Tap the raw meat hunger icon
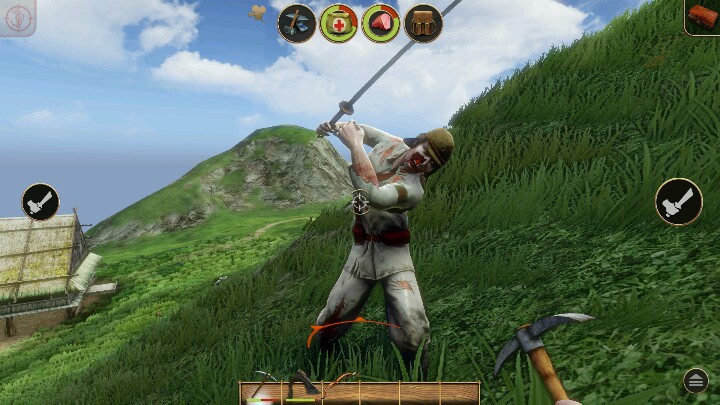This screenshot has width=720, height=405. coord(381,23)
